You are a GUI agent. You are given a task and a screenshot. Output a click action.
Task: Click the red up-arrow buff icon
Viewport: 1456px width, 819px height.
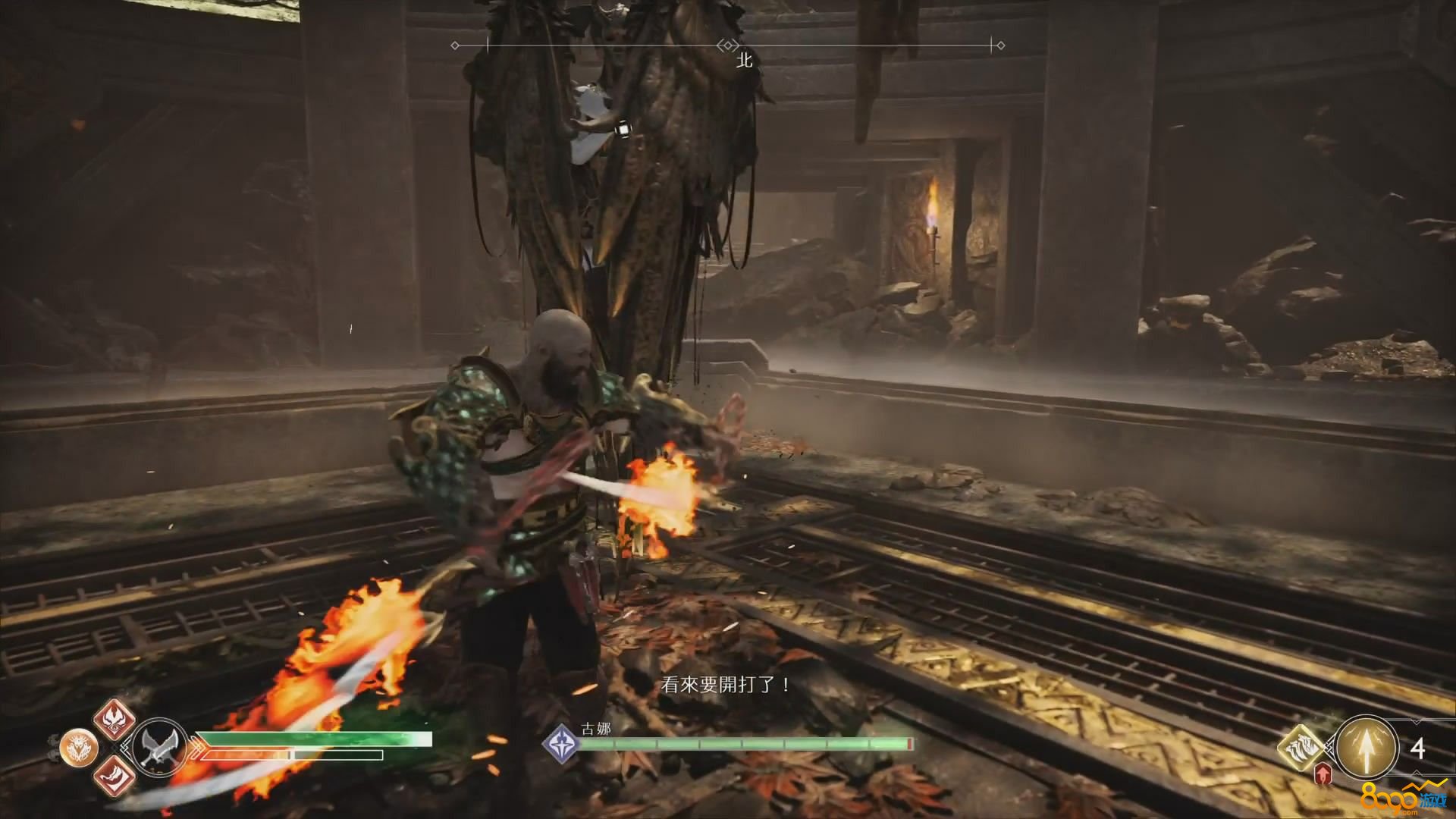pos(1323,774)
